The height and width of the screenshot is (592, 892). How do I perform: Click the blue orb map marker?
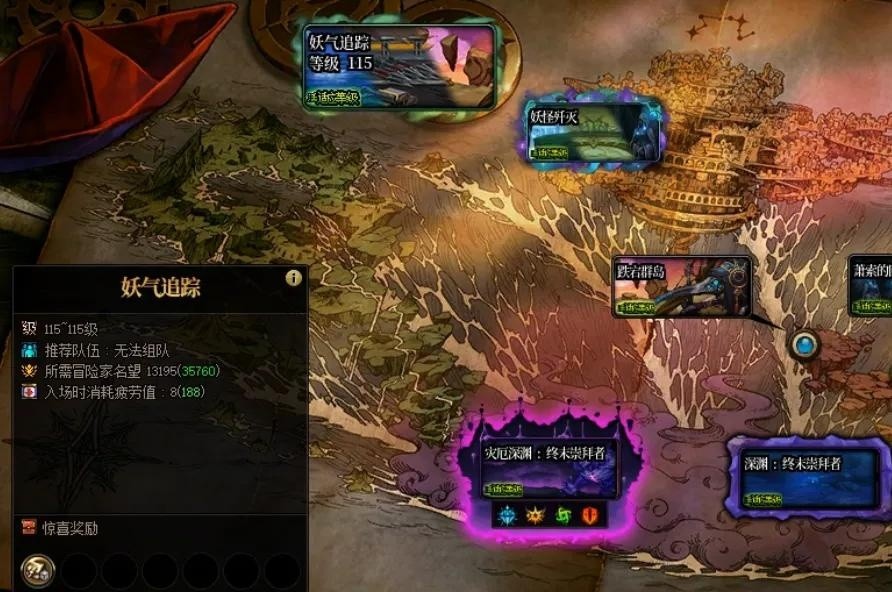point(804,346)
